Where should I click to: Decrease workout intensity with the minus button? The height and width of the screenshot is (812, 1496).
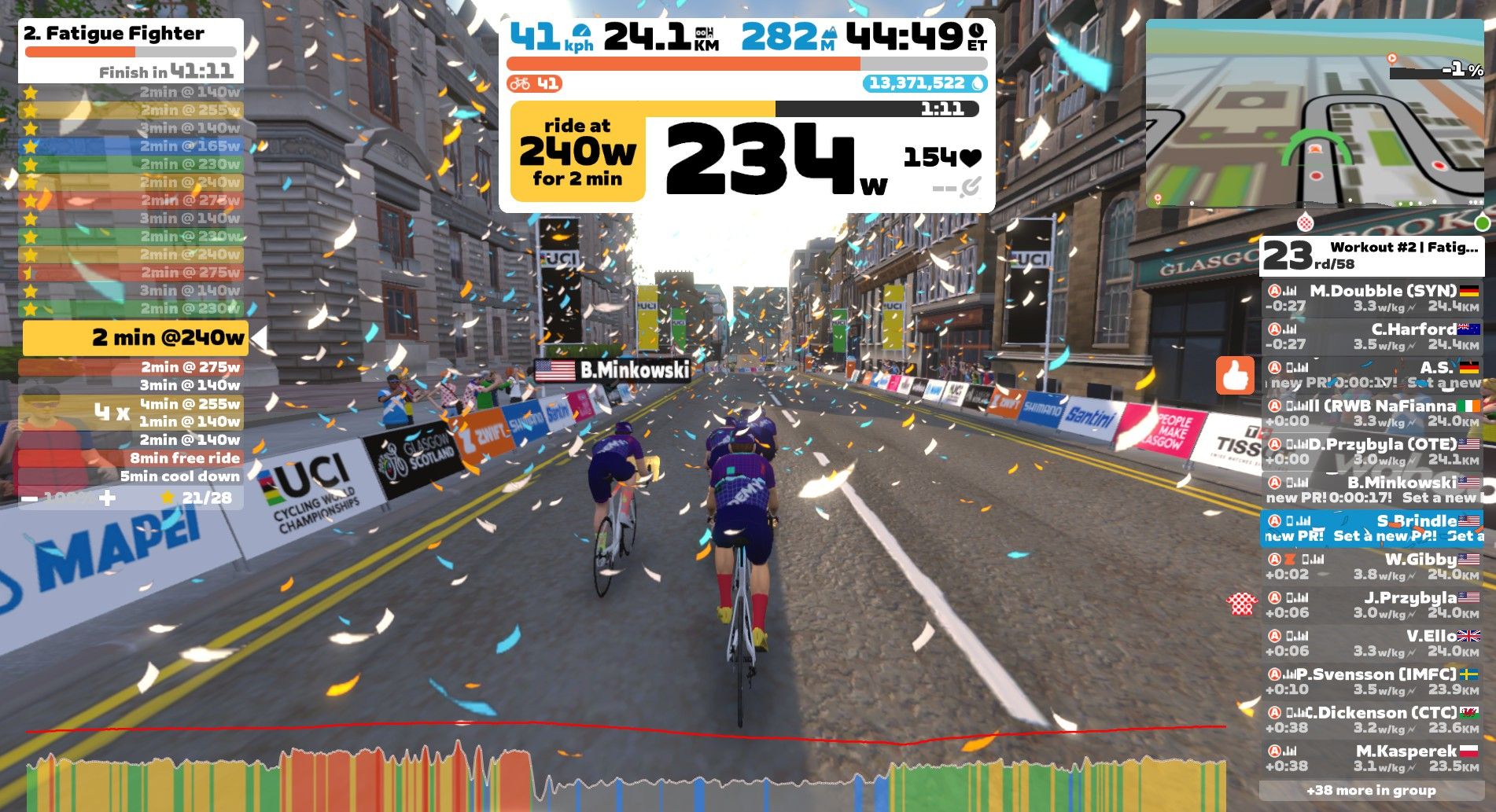(31, 498)
